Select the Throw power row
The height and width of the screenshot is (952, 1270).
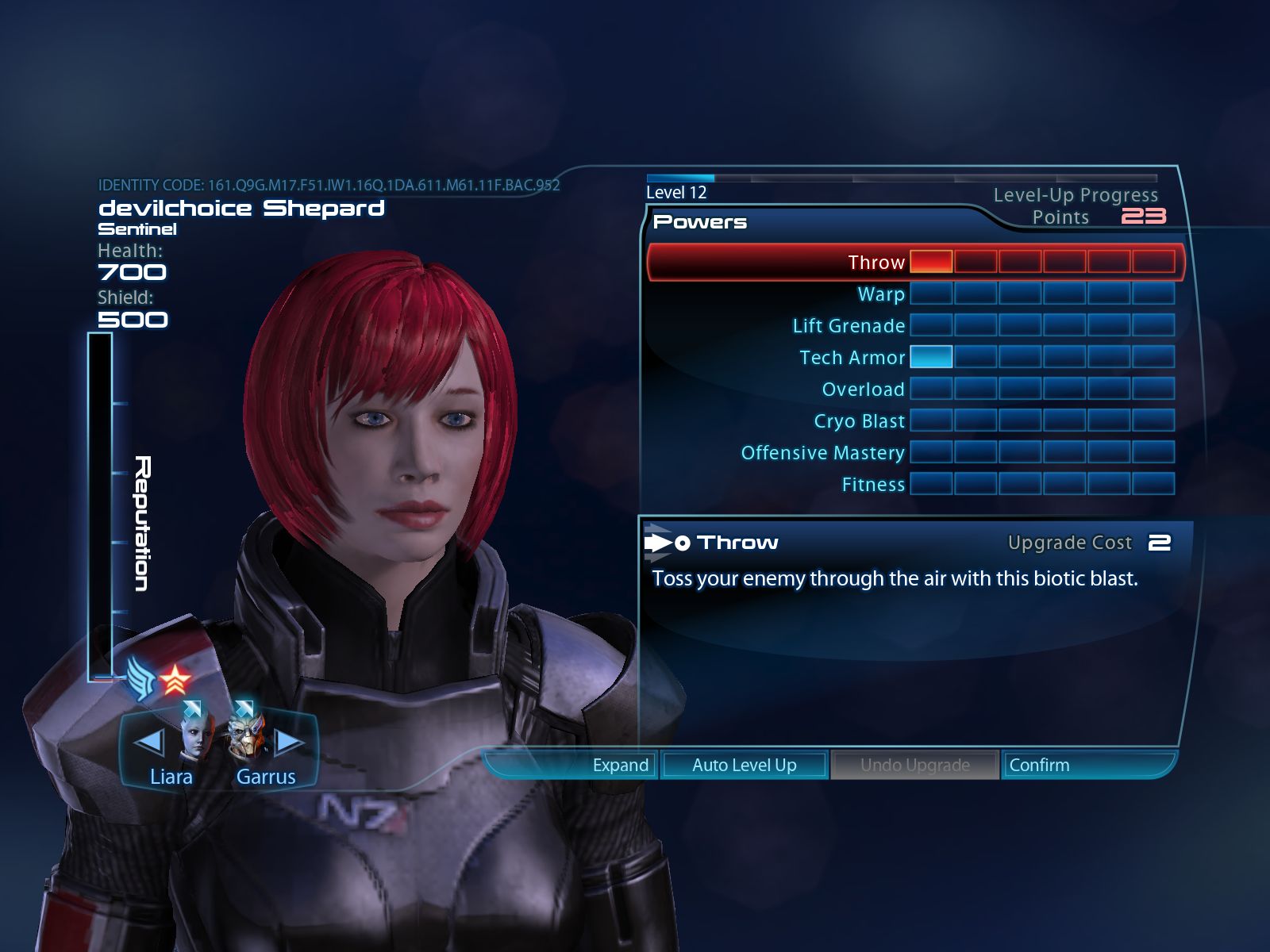(876, 263)
